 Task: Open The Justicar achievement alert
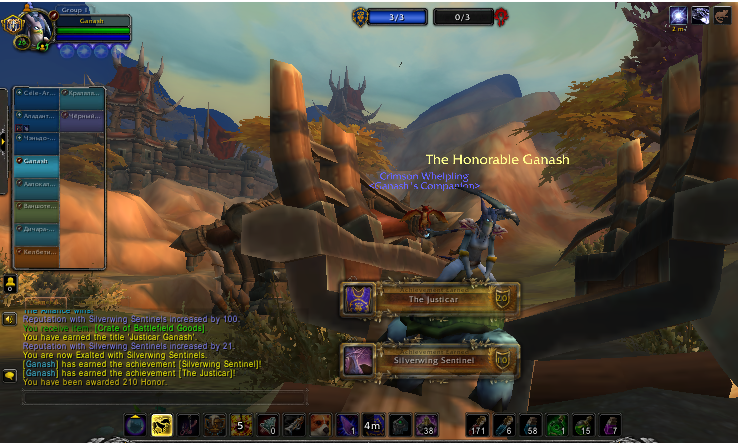430,298
